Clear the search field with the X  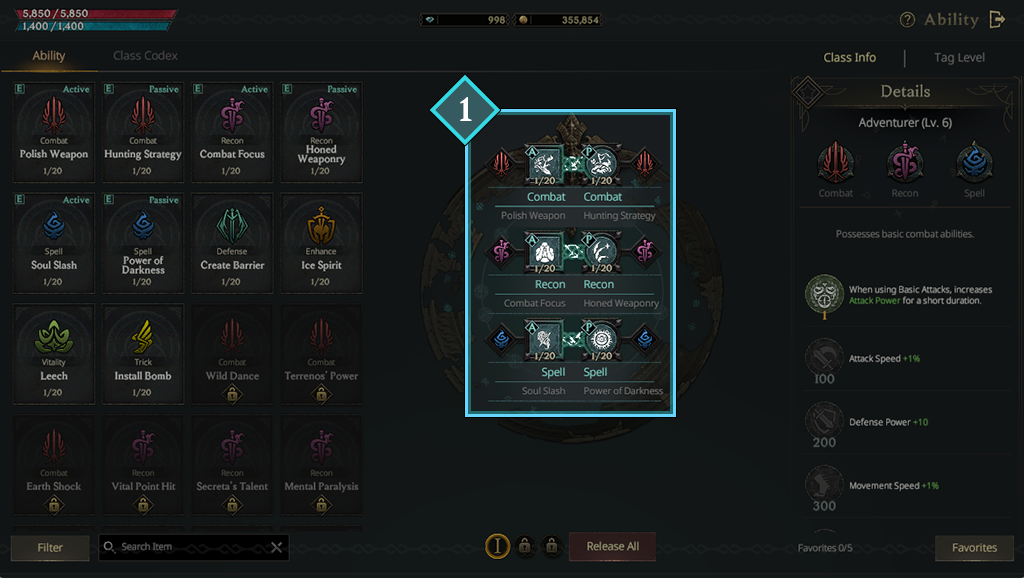(x=277, y=547)
